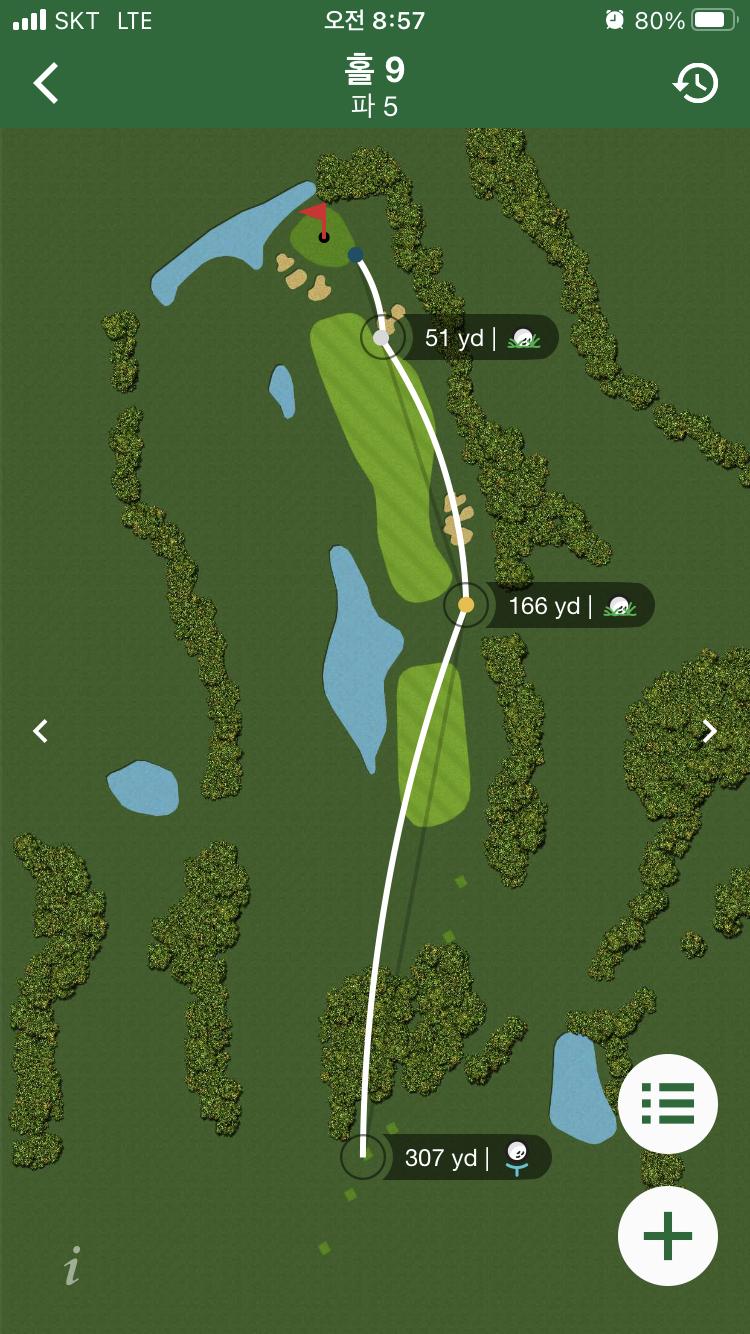Tap the dark blue shot marker by the green
Screen dimensions: 750x1334
tap(356, 255)
